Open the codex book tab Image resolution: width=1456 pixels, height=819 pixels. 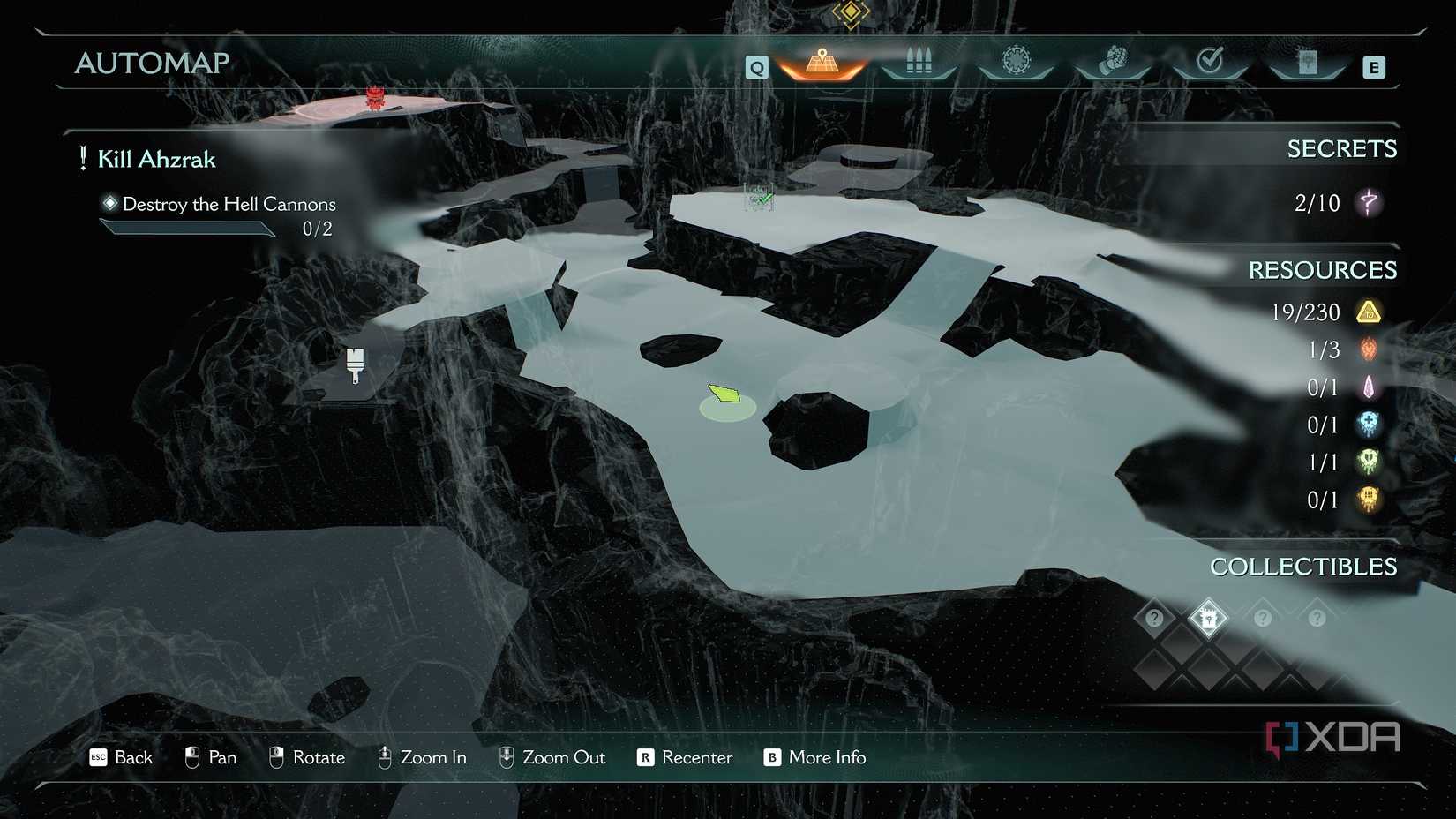[1307, 63]
